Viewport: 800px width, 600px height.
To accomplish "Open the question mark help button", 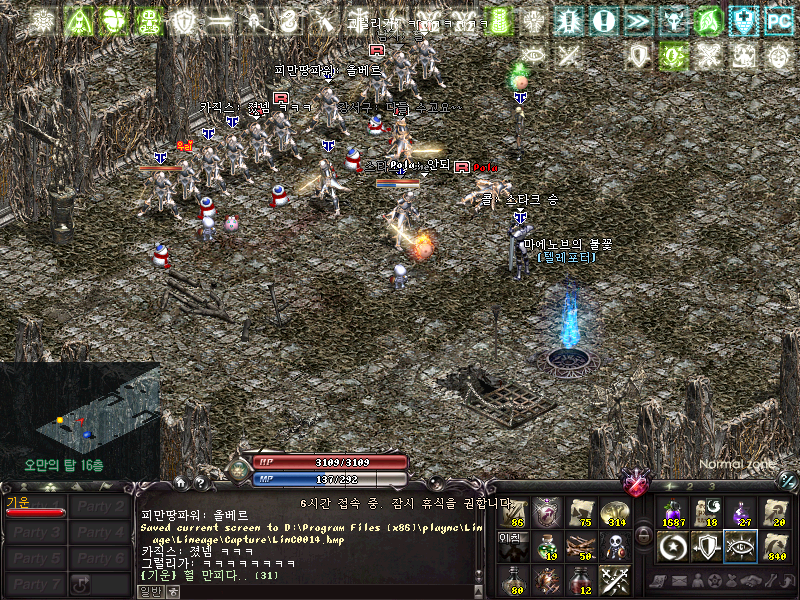I will click(x=200, y=483).
